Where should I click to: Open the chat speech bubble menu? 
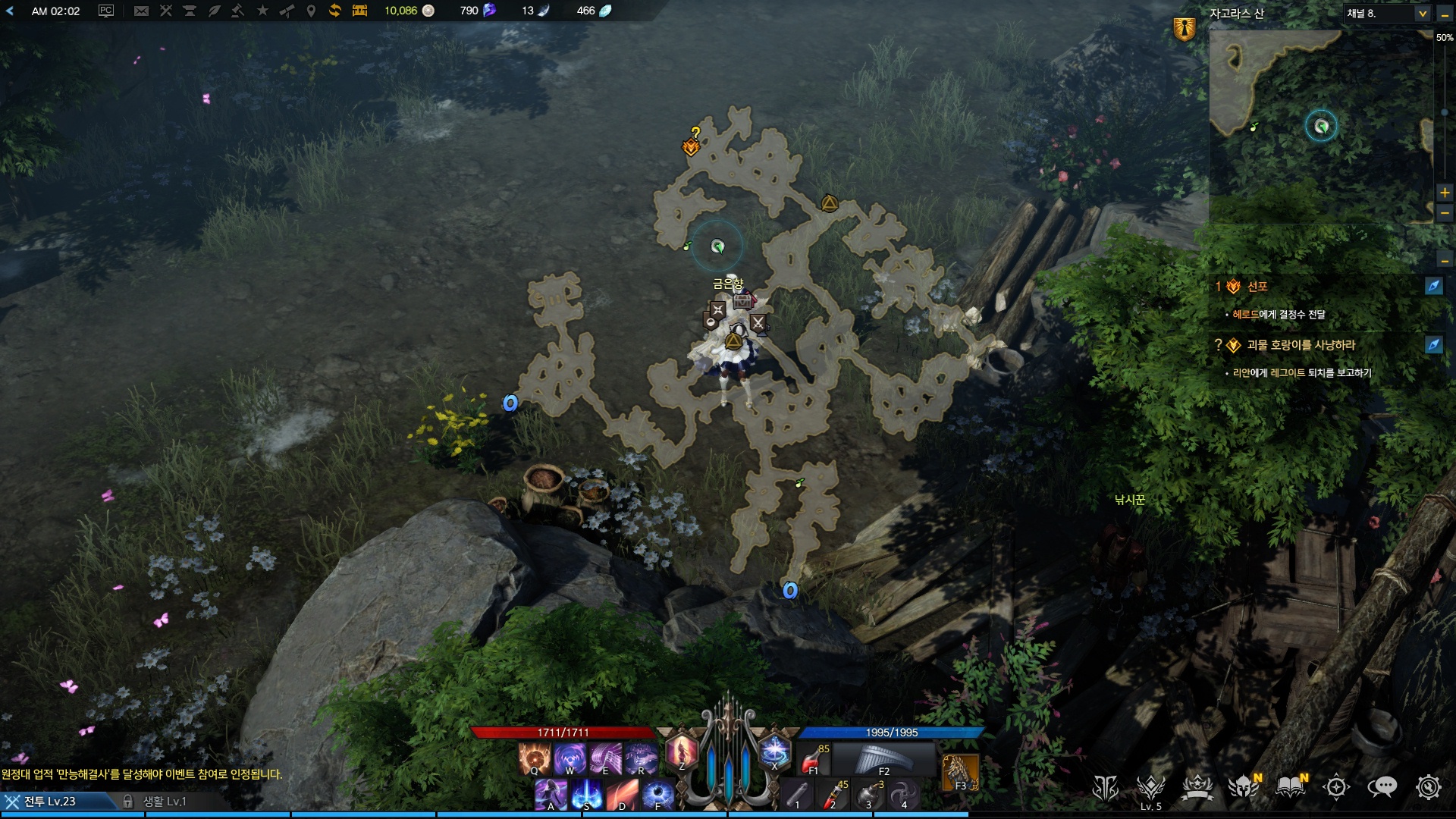1382,787
